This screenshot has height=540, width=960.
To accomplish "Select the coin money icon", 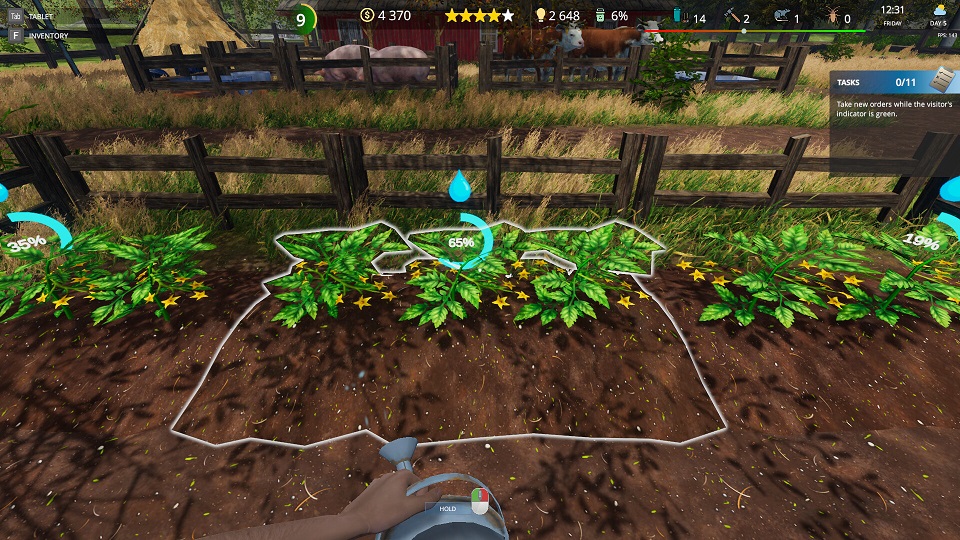I will (367, 16).
